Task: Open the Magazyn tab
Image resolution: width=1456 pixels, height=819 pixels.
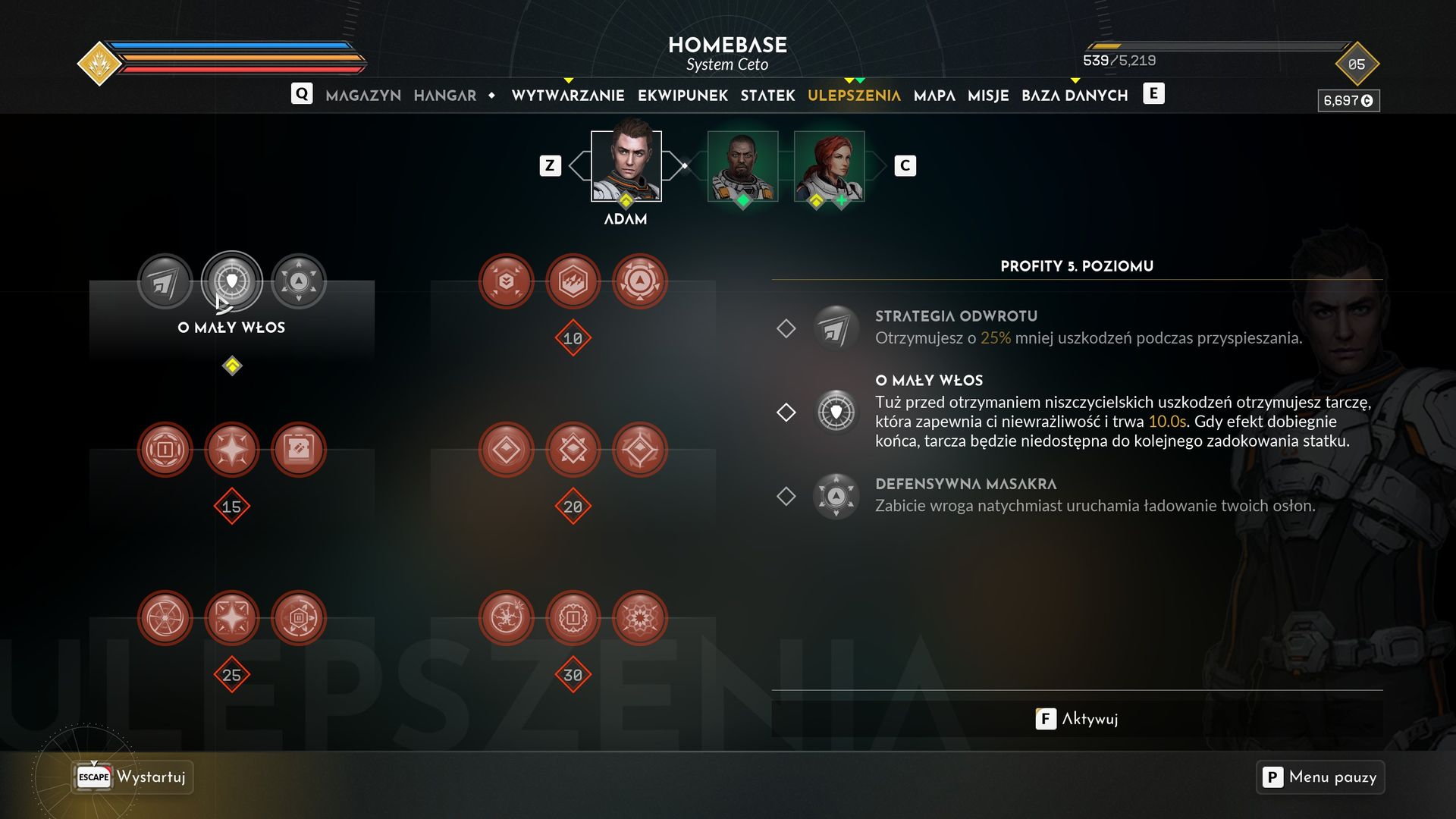Action: (x=362, y=96)
